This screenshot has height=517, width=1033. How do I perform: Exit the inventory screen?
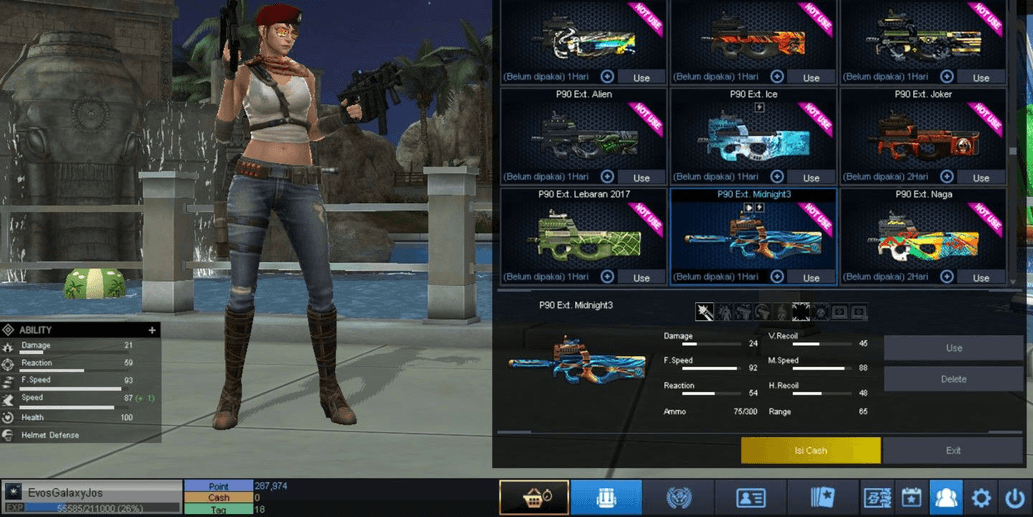pos(953,450)
